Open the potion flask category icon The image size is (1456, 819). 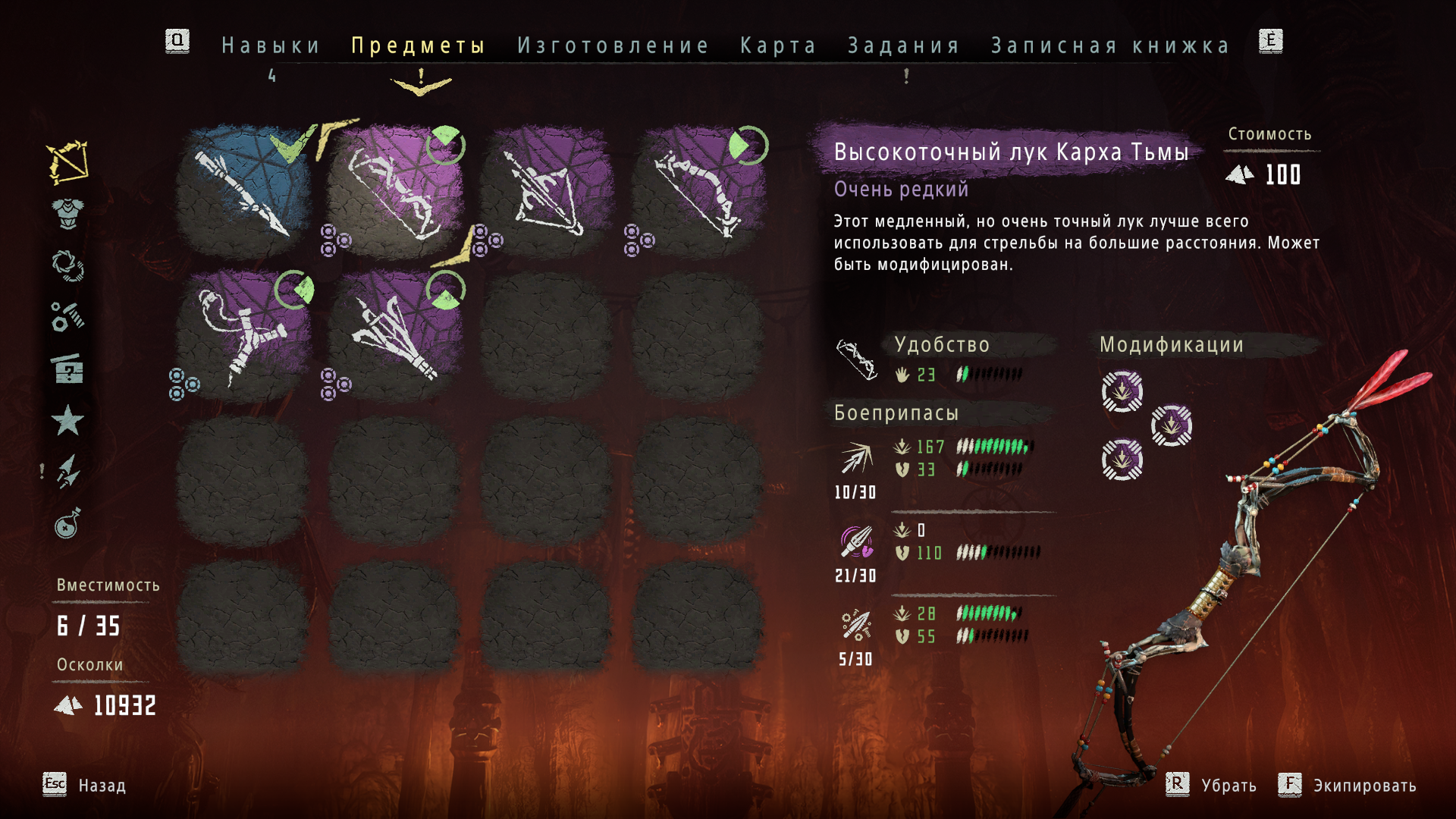[68, 523]
